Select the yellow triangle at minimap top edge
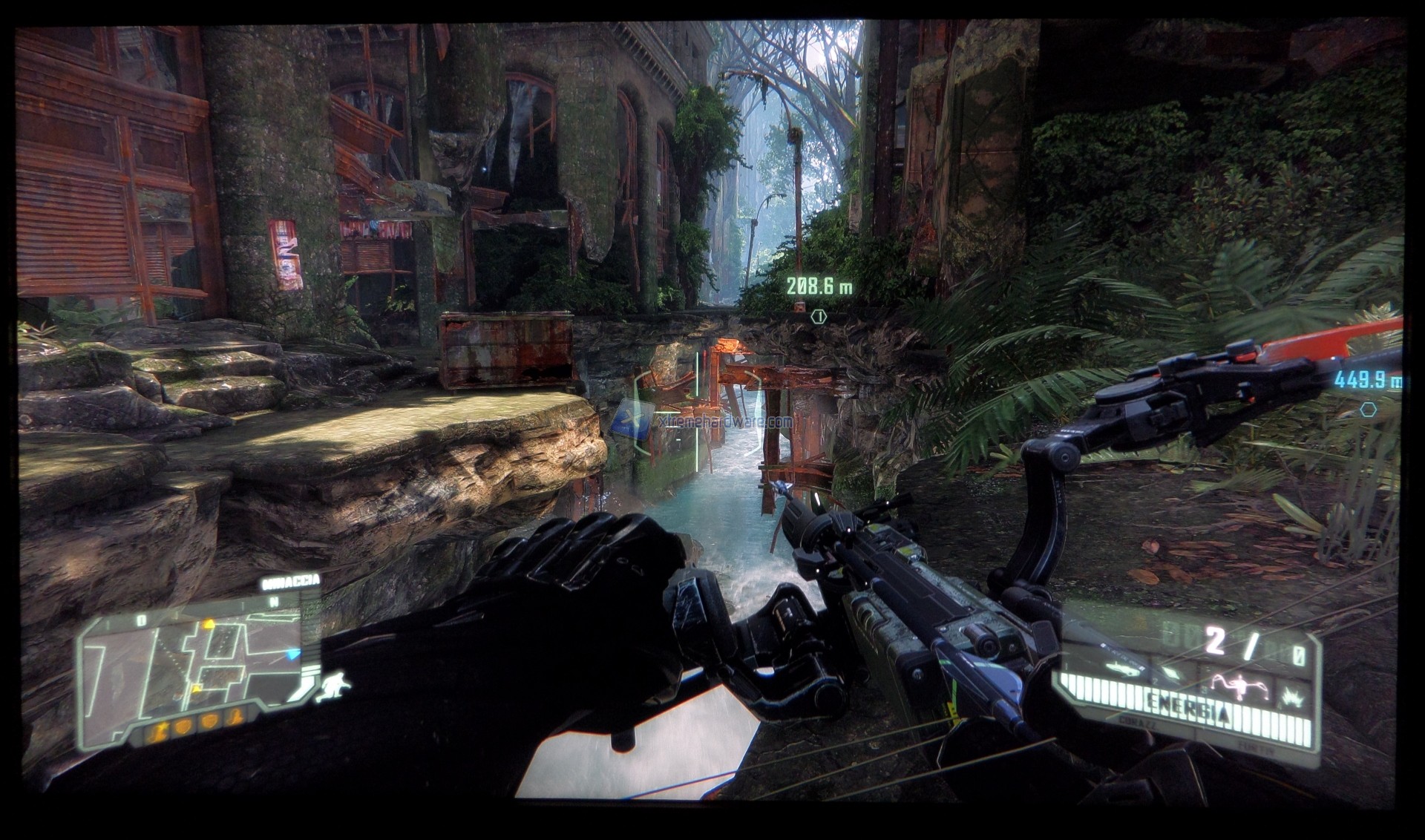Screen dimensions: 1425x840 [x=209, y=626]
